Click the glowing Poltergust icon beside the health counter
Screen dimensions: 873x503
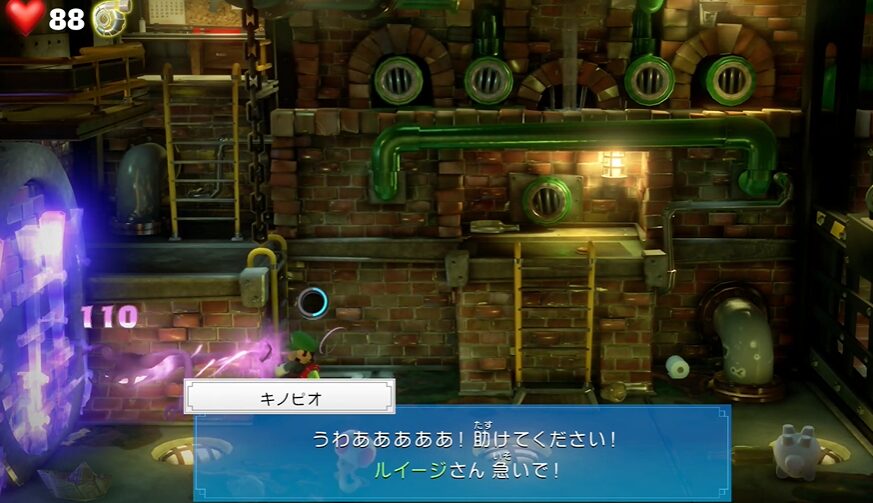click(x=107, y=17)
